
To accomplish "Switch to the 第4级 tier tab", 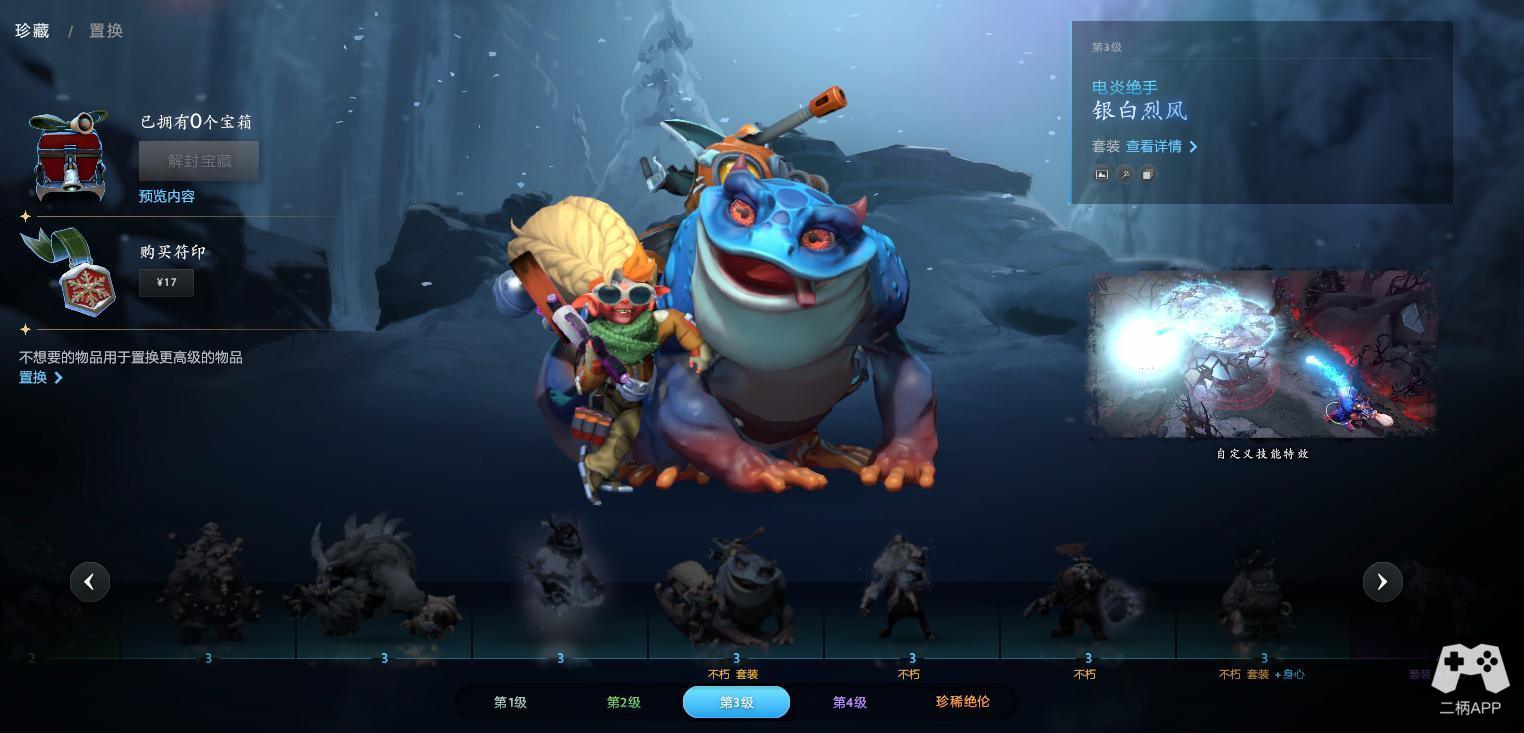I will pyautogui.click(x=849, y=702).
